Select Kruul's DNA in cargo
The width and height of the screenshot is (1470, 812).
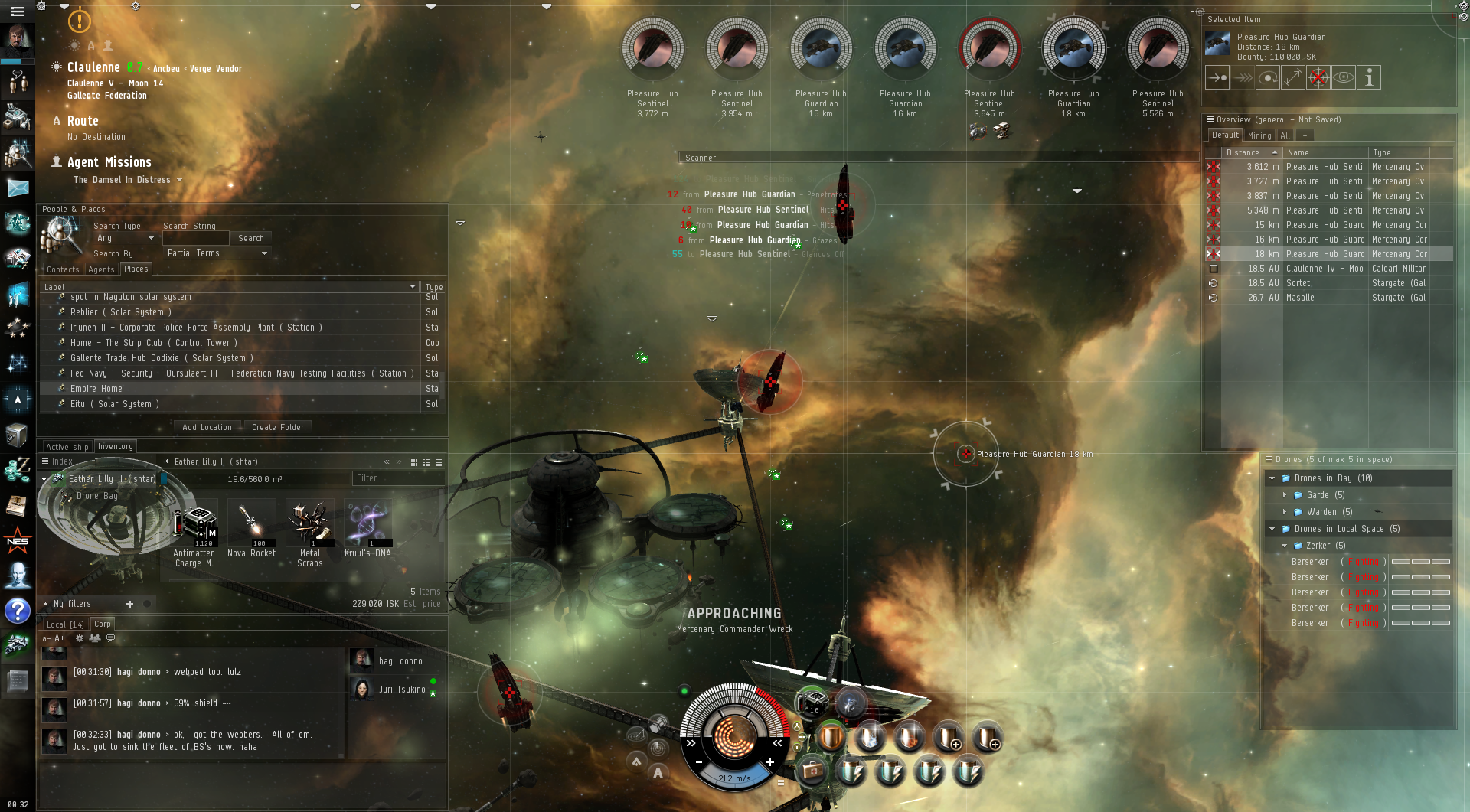click(367, 530)
